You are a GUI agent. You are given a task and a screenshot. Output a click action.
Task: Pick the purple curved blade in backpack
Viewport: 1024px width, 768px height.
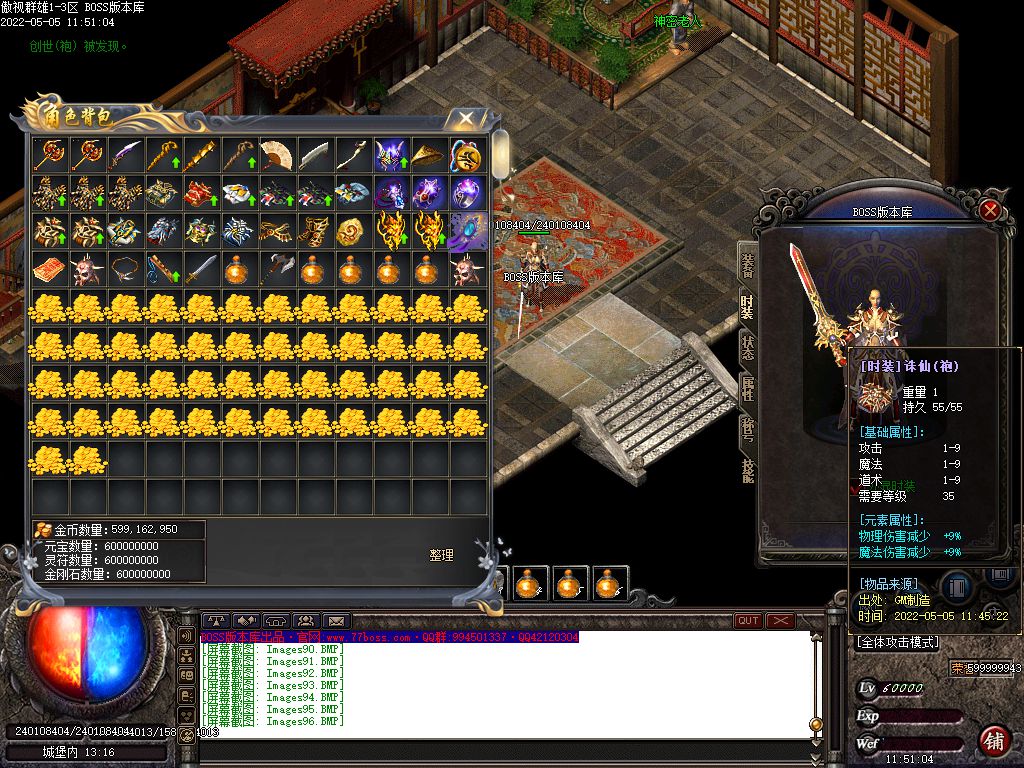pos(126,155)
